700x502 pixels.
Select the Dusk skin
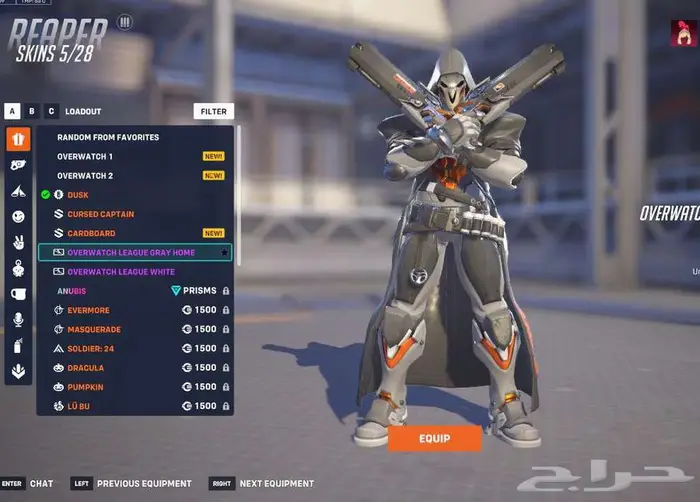(78, 195)
